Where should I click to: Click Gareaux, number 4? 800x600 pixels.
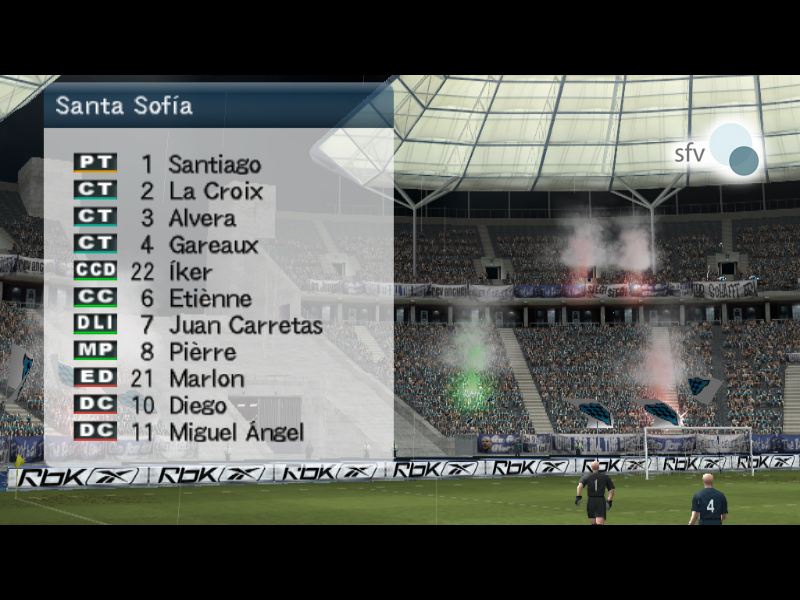pyautogui.click(x=213, y=245)
